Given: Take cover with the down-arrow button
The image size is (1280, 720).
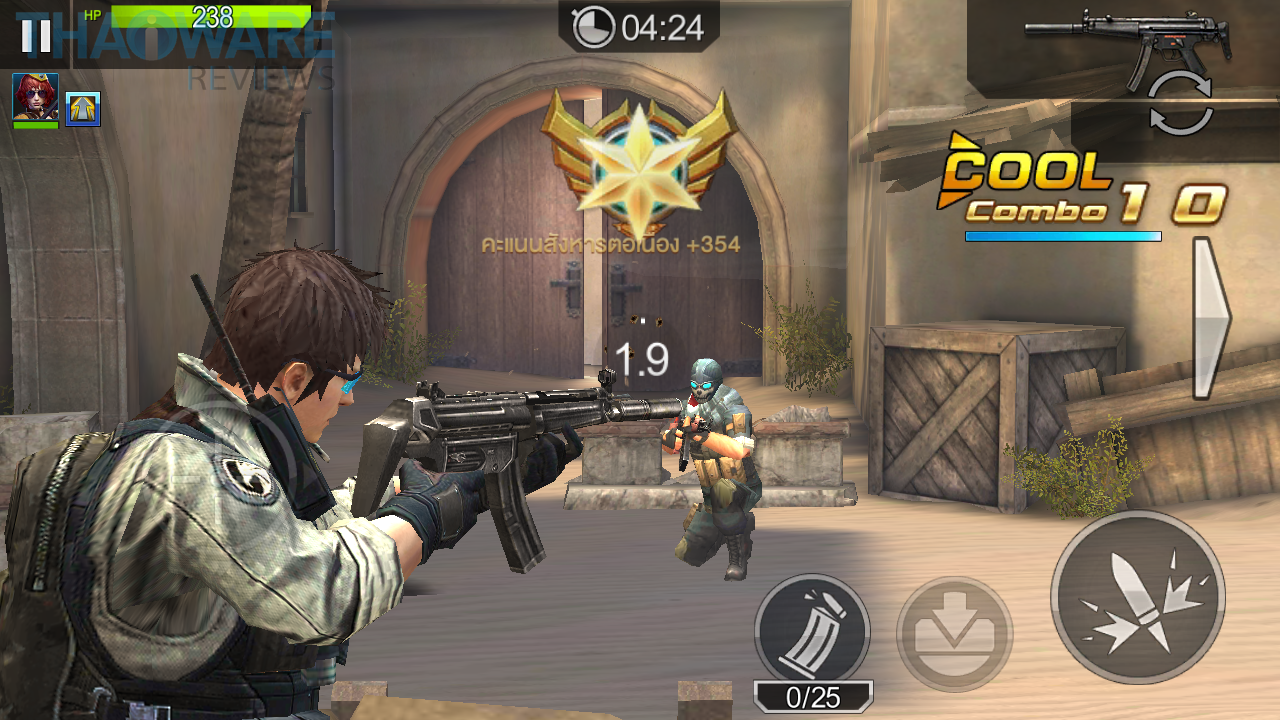Looking at the screenshot, I should (x=954, y=633).
